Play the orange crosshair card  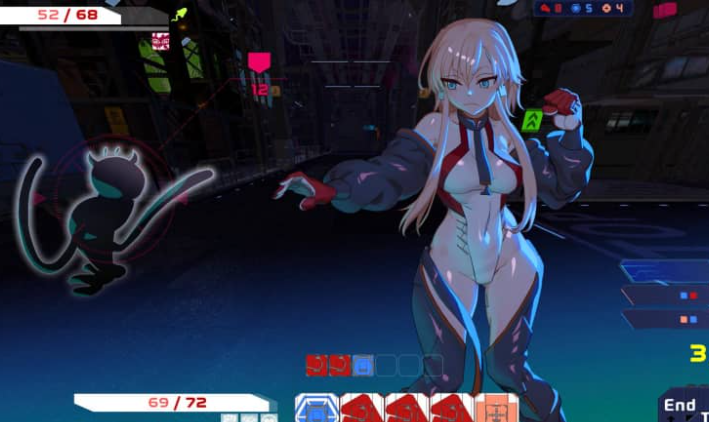pos(496,408)
